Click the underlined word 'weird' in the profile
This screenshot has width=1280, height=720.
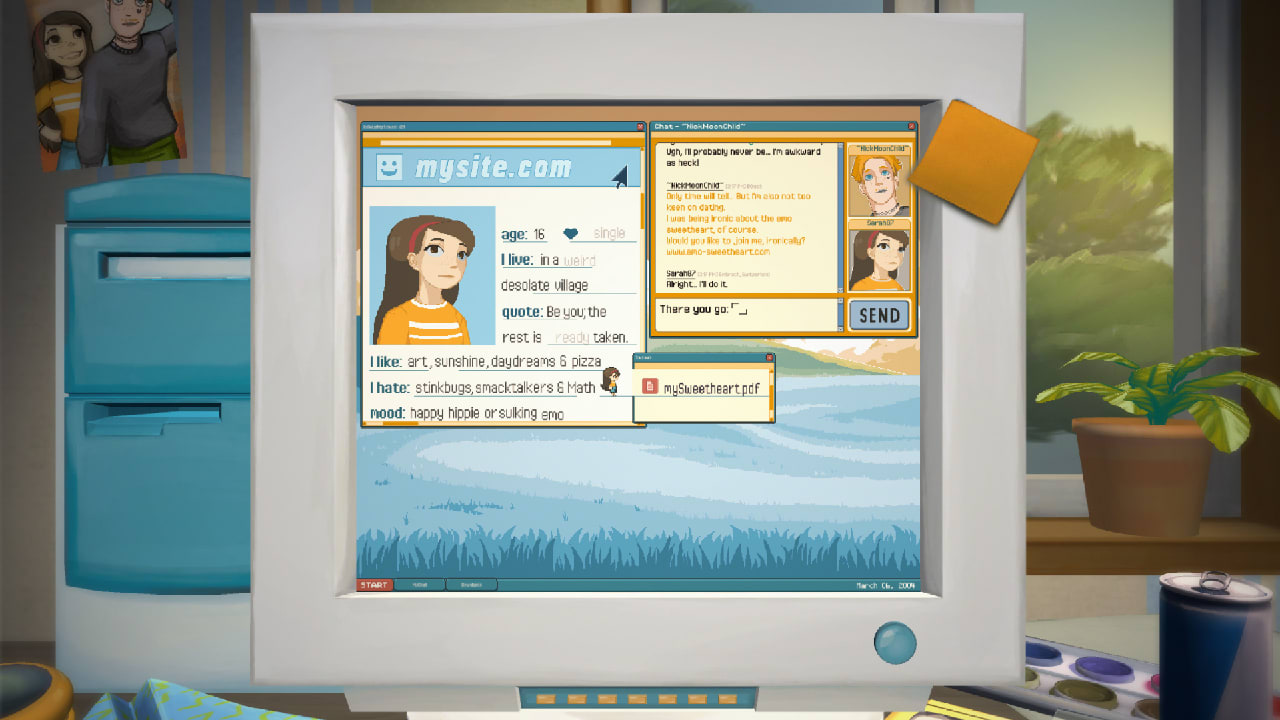(580, 260)
